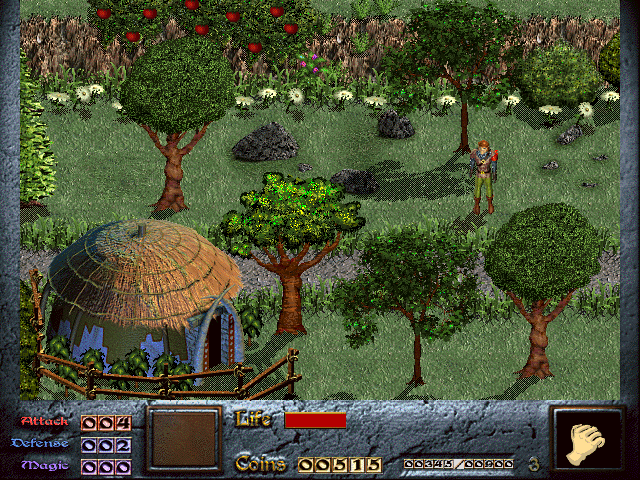This screenshot has width=640, height=480.
Task: Click the hand action icon
Action: click(588, 440)
